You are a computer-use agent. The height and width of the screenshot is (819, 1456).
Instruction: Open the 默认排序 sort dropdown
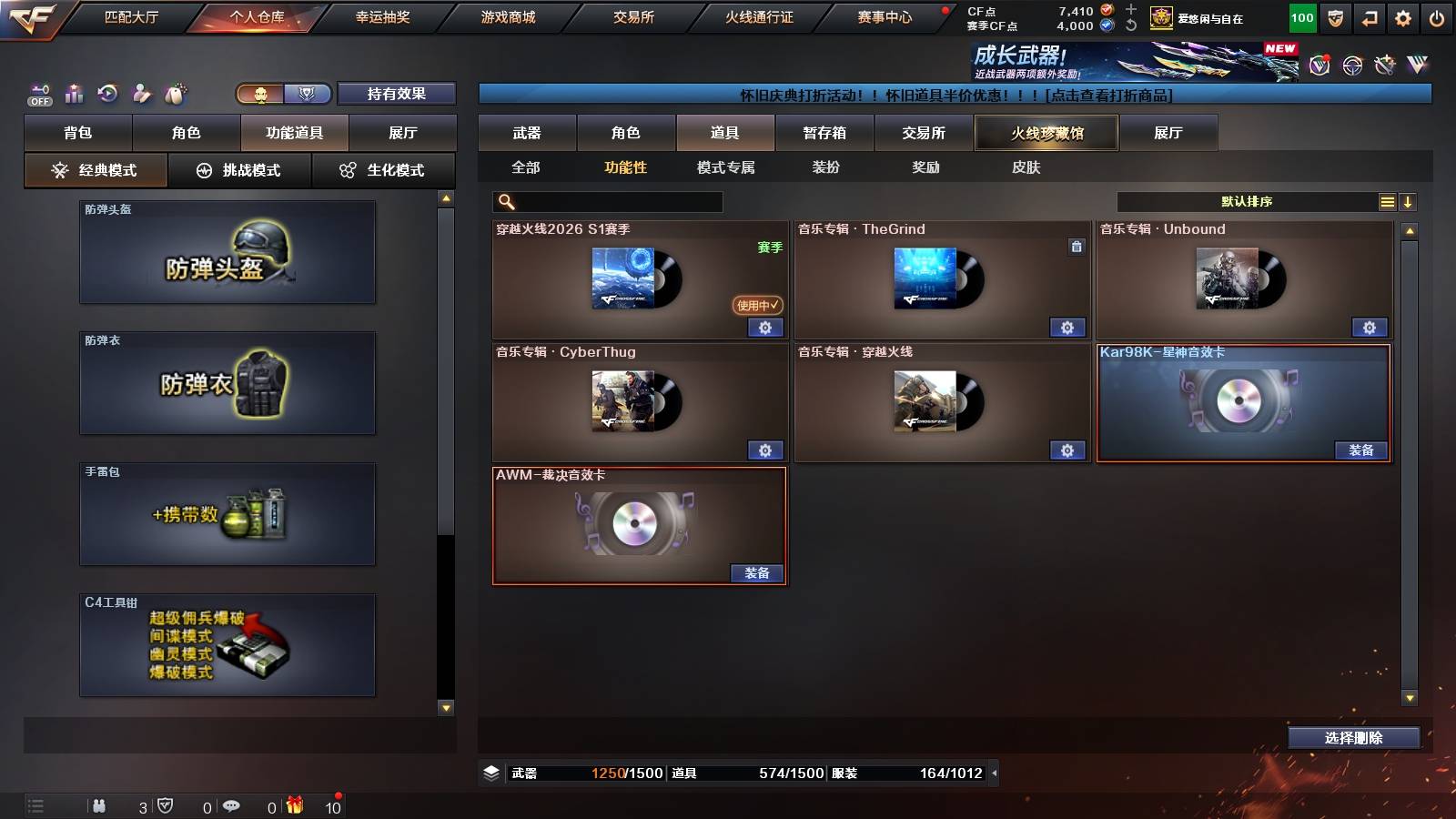tap(1247, 202)
